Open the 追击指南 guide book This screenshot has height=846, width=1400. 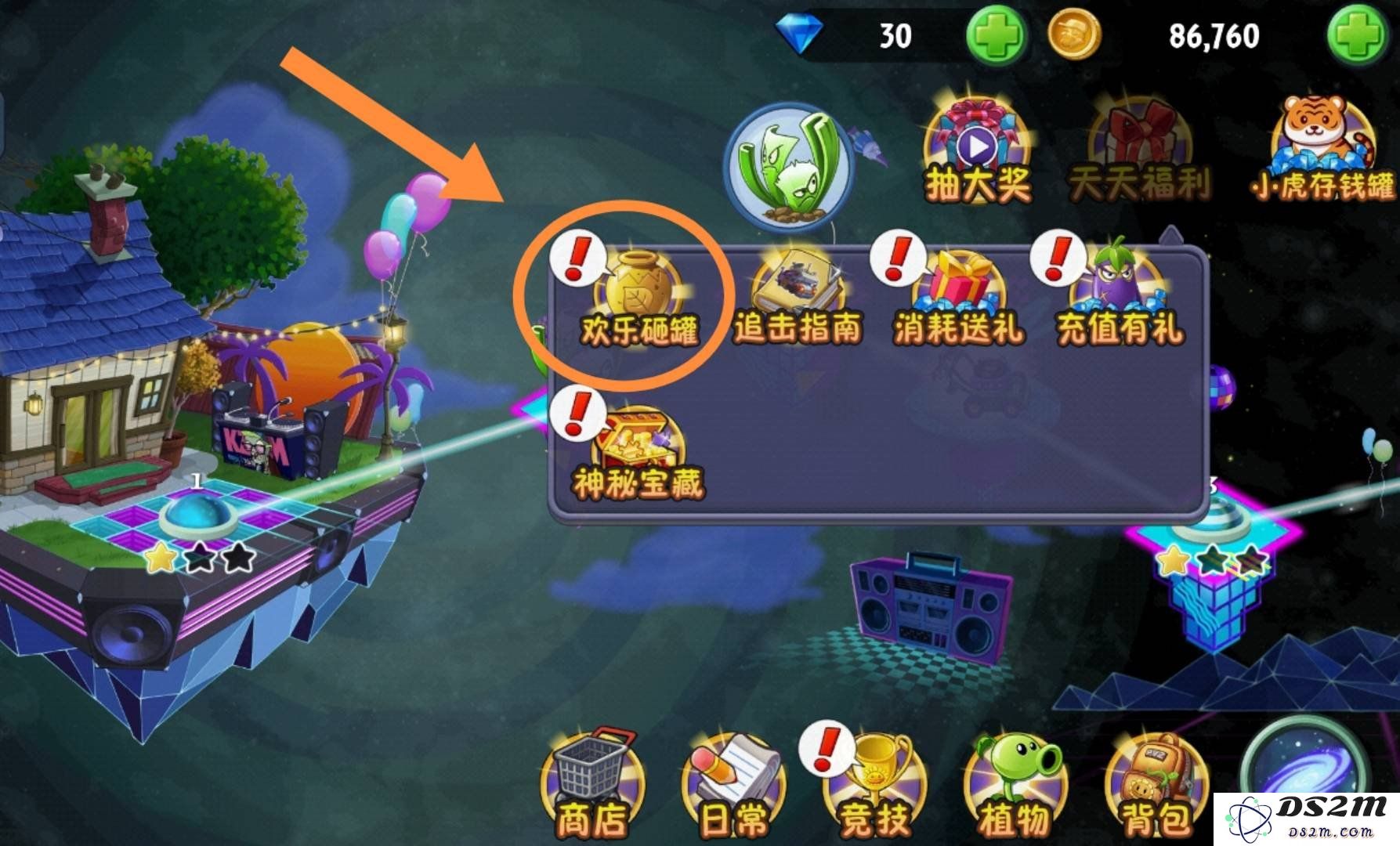(x=798, y=300)
